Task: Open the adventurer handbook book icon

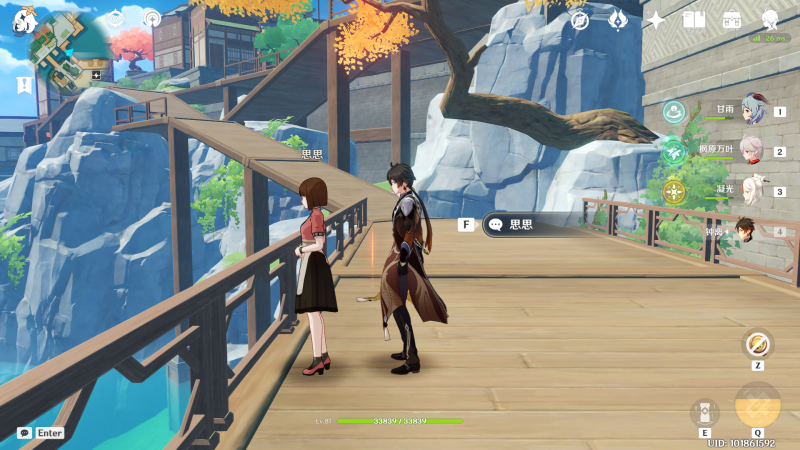Action: pos(694,20)
